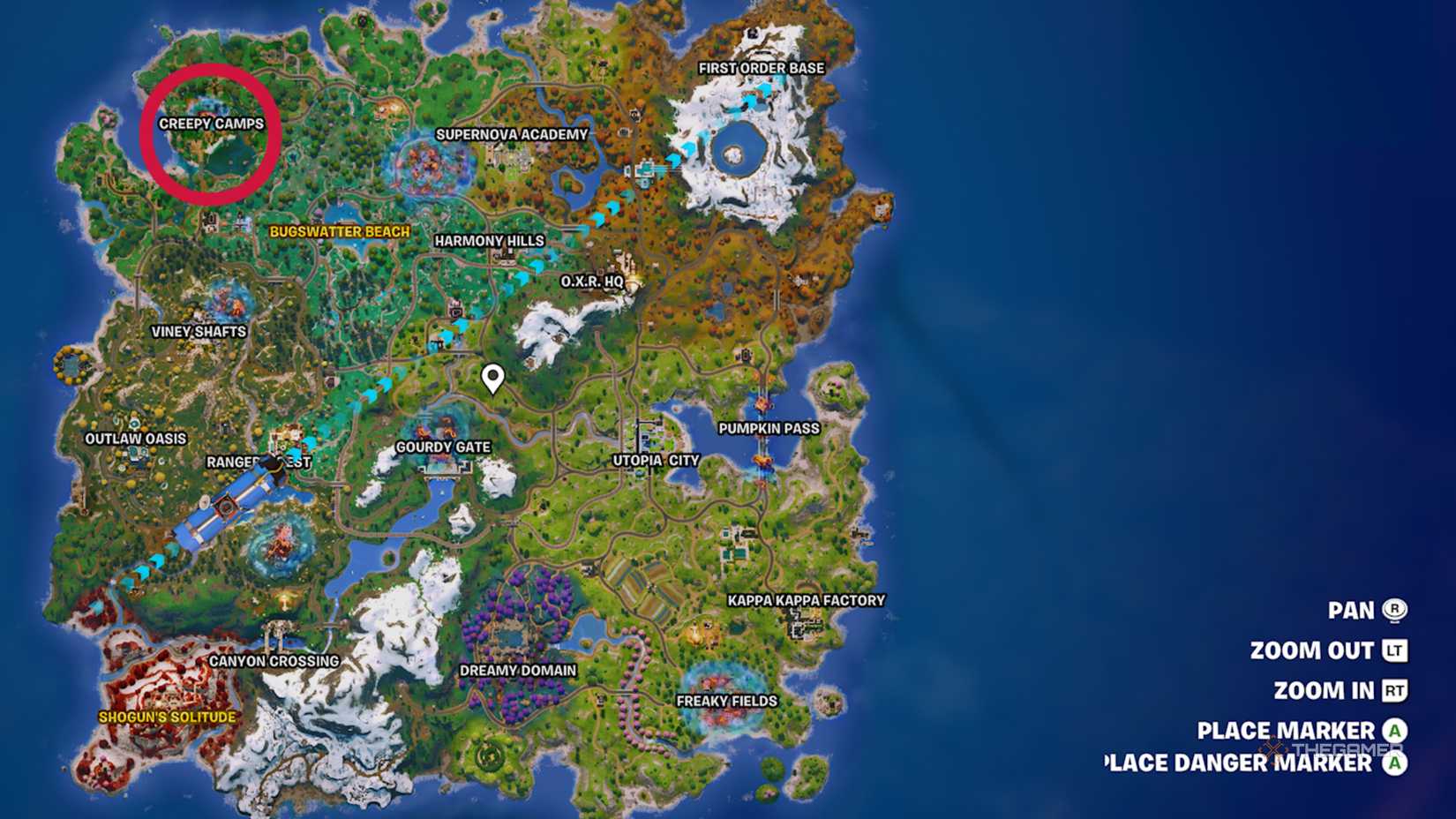This screenshot has width=1456, height=819.
Task: Select the Utopia City label
Action: pos(654,460)
